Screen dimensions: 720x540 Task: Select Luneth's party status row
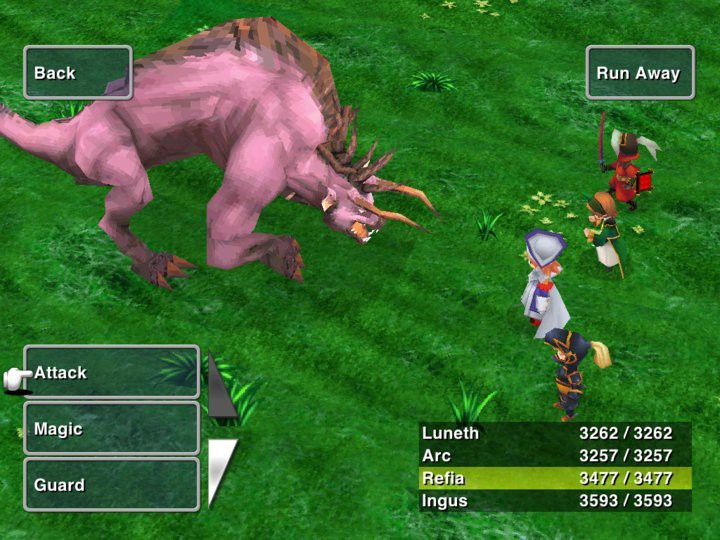coord(555,434)
